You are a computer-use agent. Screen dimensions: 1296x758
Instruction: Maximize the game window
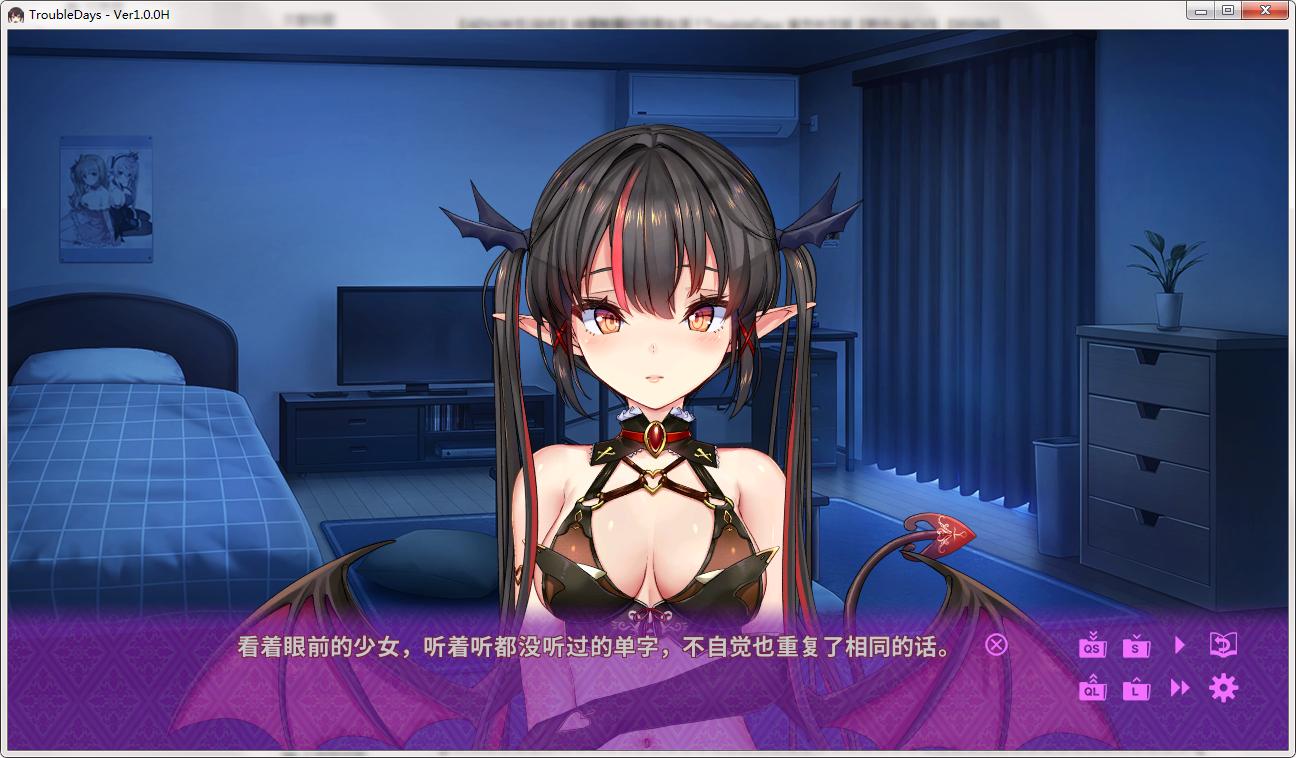pyautogui.click(x=1226, y=9)
